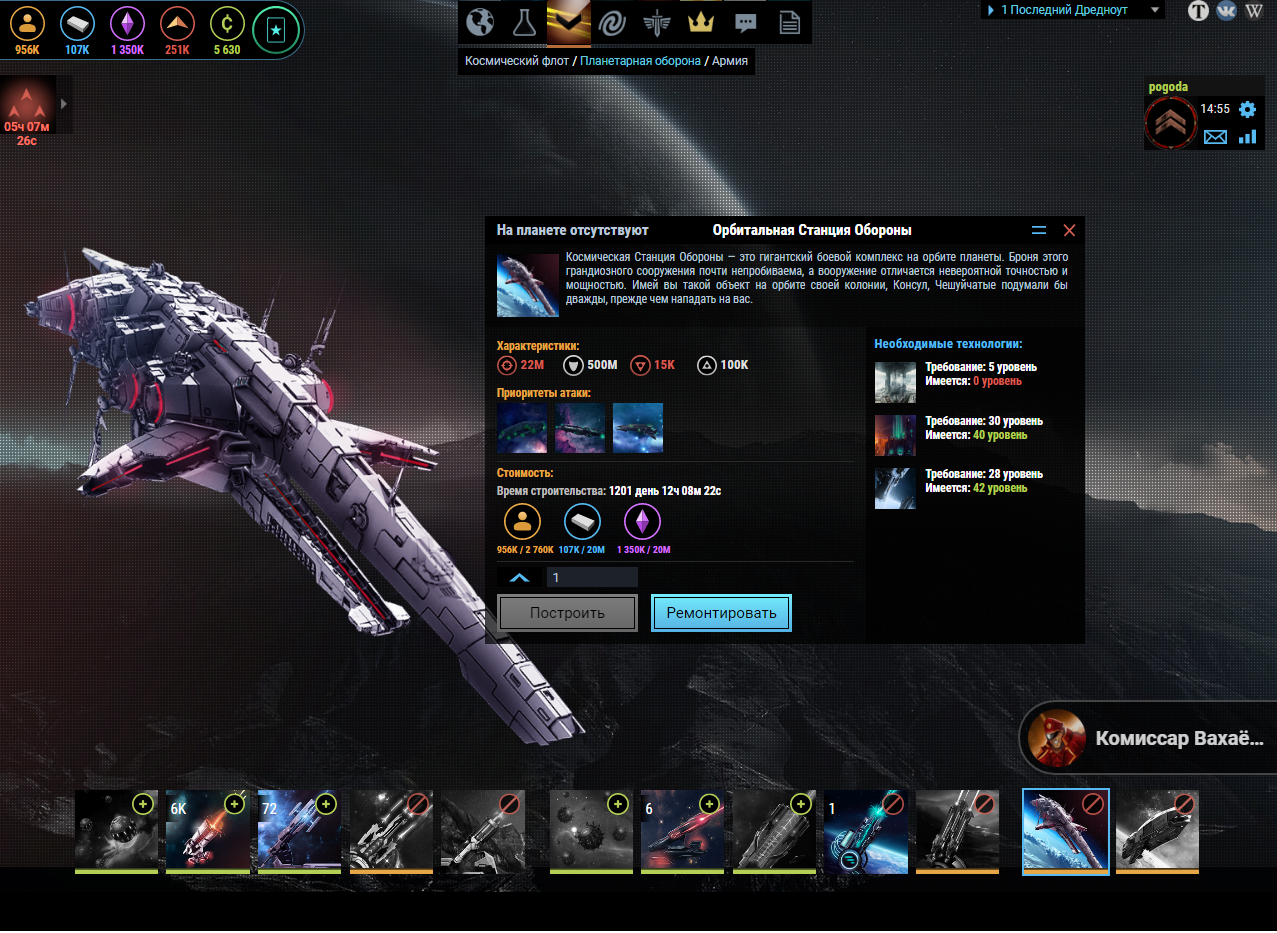
Task: Click the Построить (Build) button
Action: pos(567,613)
